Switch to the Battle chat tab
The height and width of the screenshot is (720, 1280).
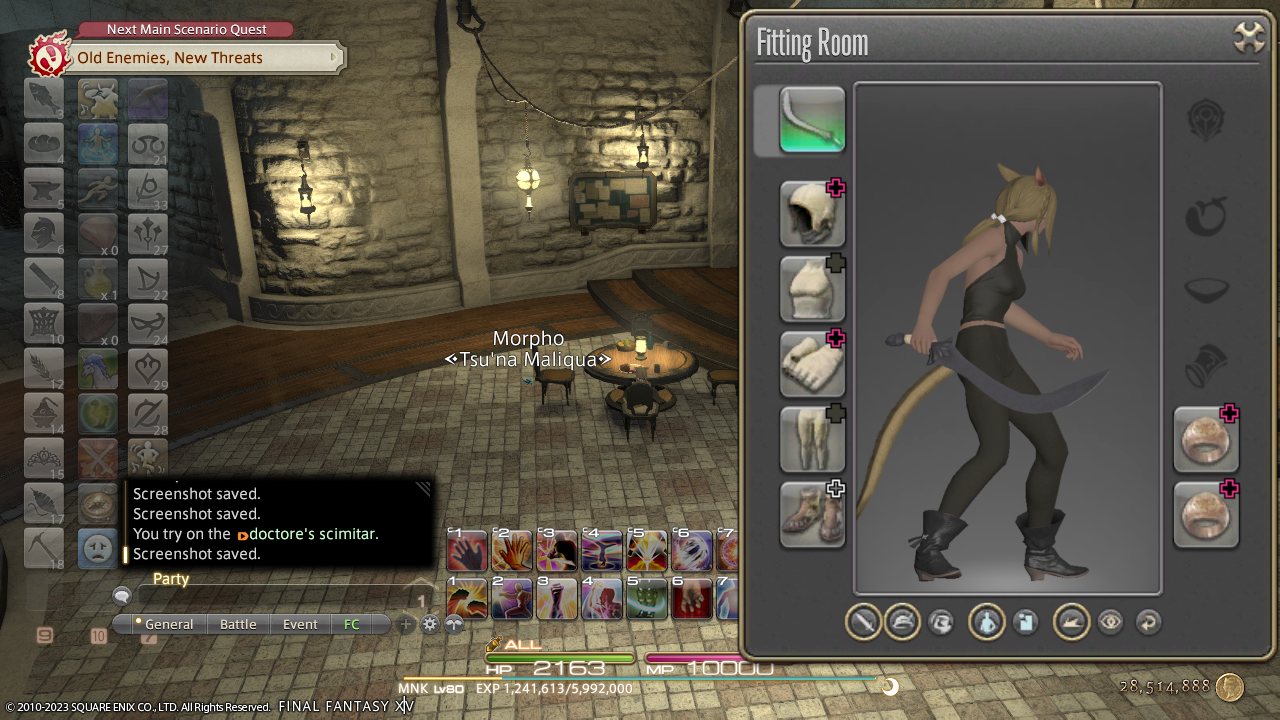238,624
